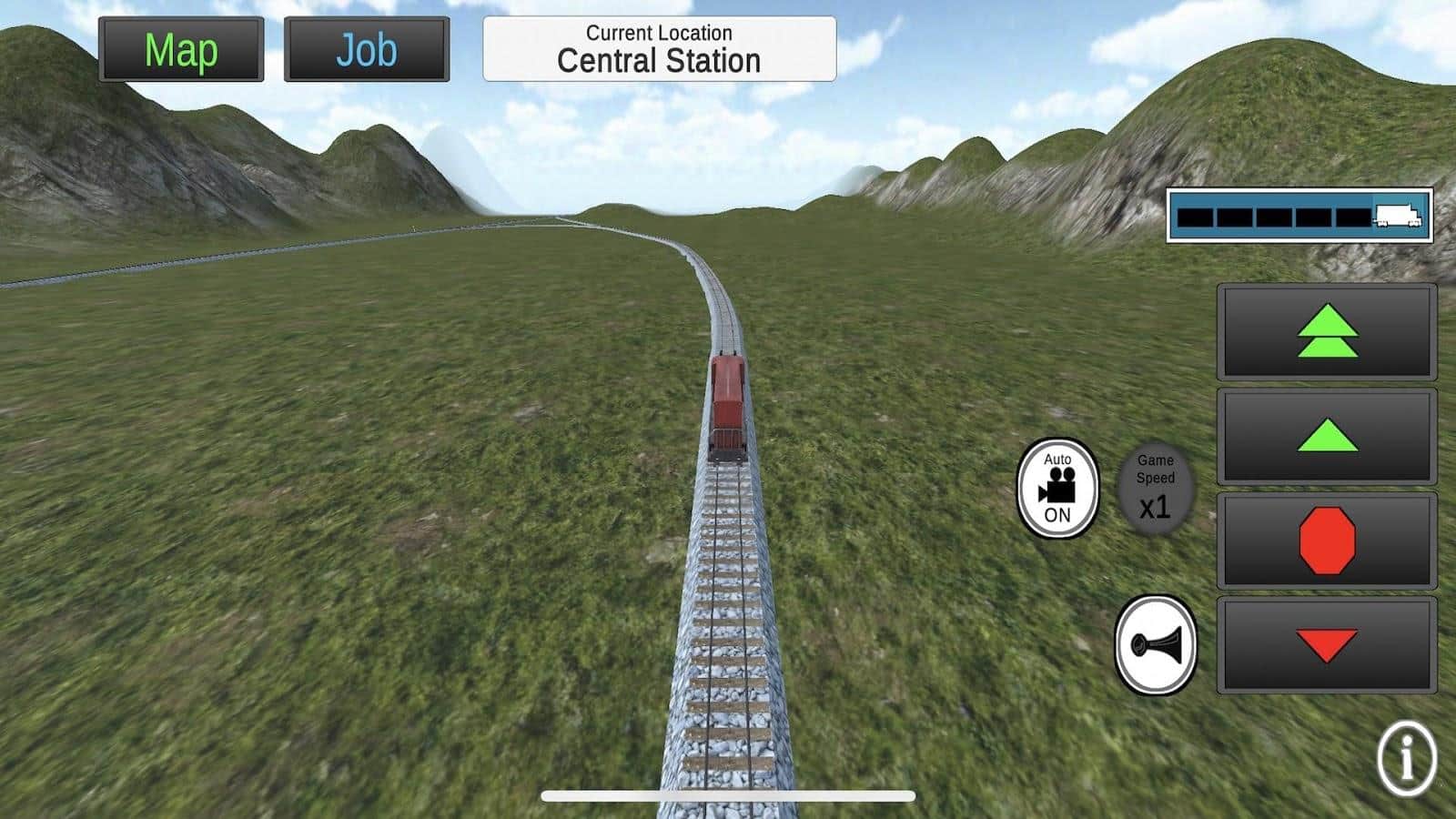
Task: Select the train car indicator panel
Action: point(1299,216)
